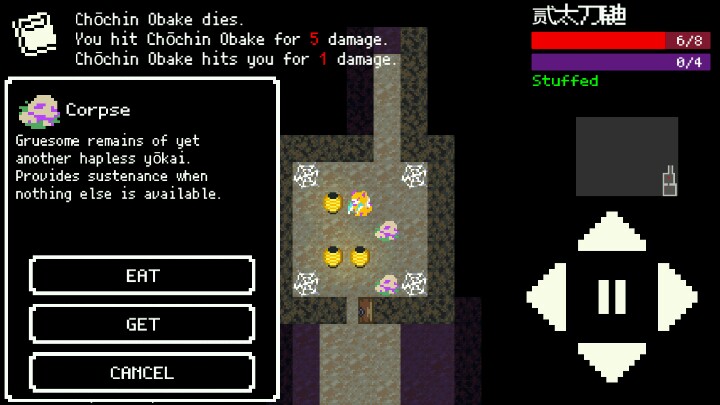Pause with the center d-pad button
Viewport: 720px width, 405px height.
[x=612, y=296]
